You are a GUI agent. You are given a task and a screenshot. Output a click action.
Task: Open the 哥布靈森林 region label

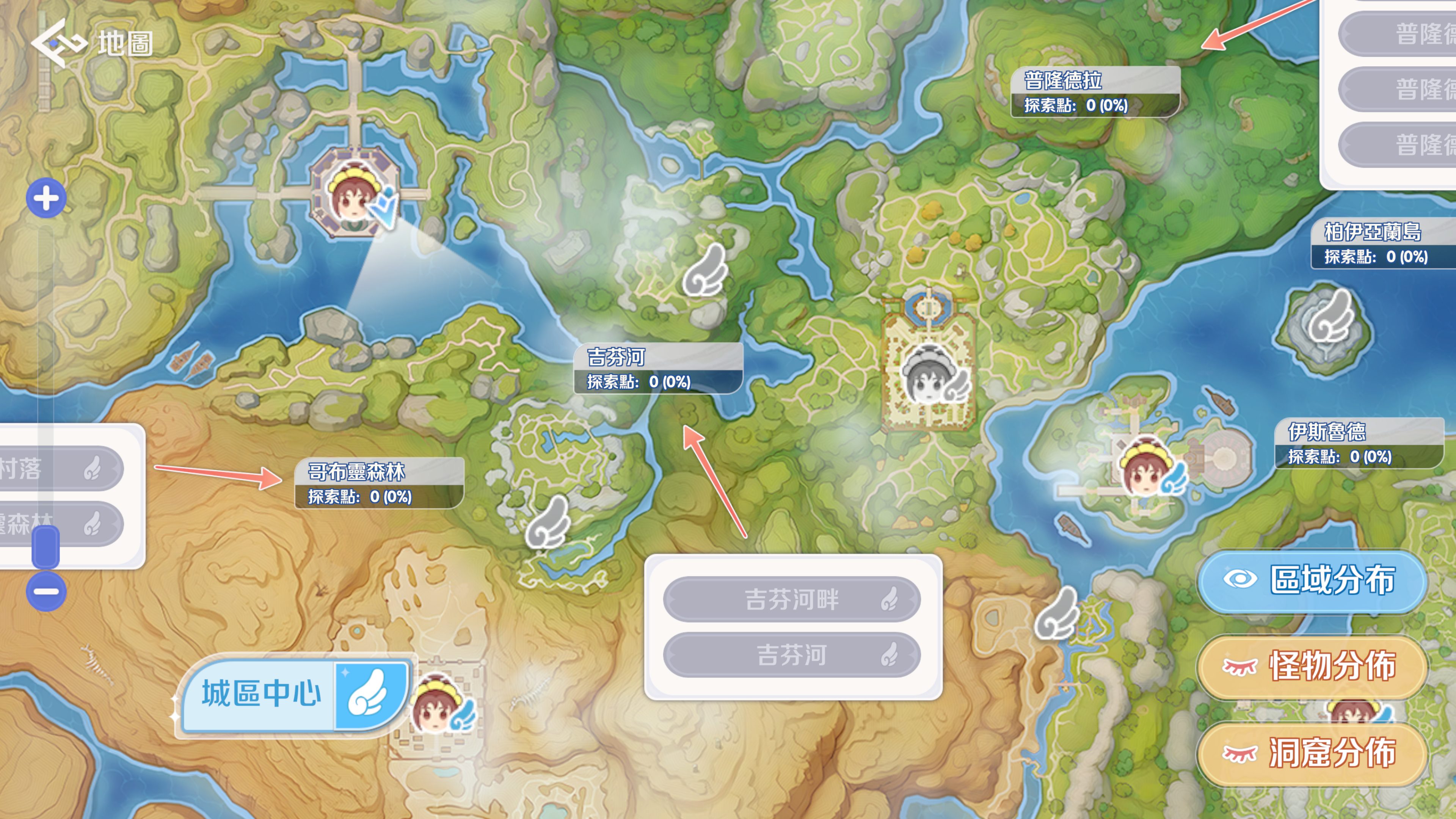pos(379,483)
